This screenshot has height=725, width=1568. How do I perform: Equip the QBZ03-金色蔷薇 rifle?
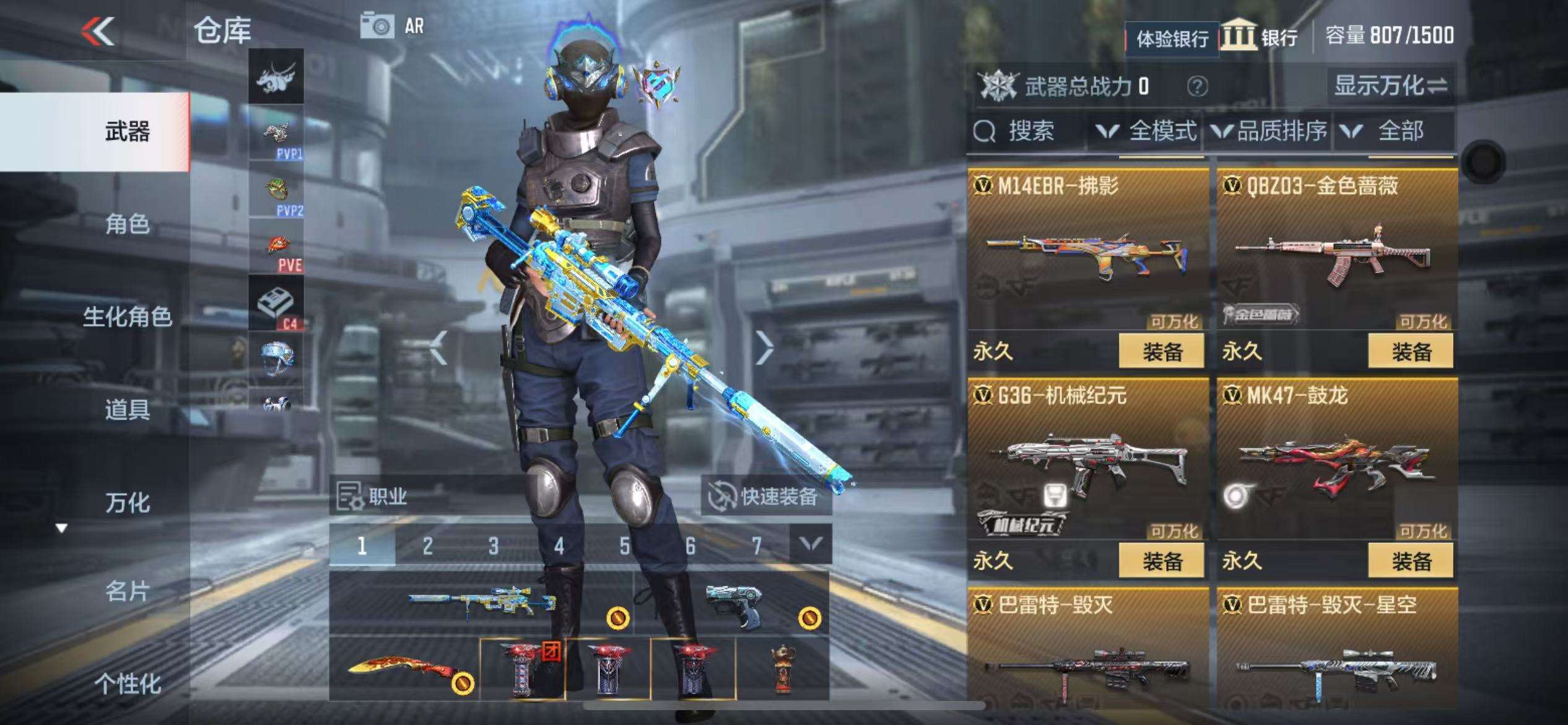[1411, 352]
